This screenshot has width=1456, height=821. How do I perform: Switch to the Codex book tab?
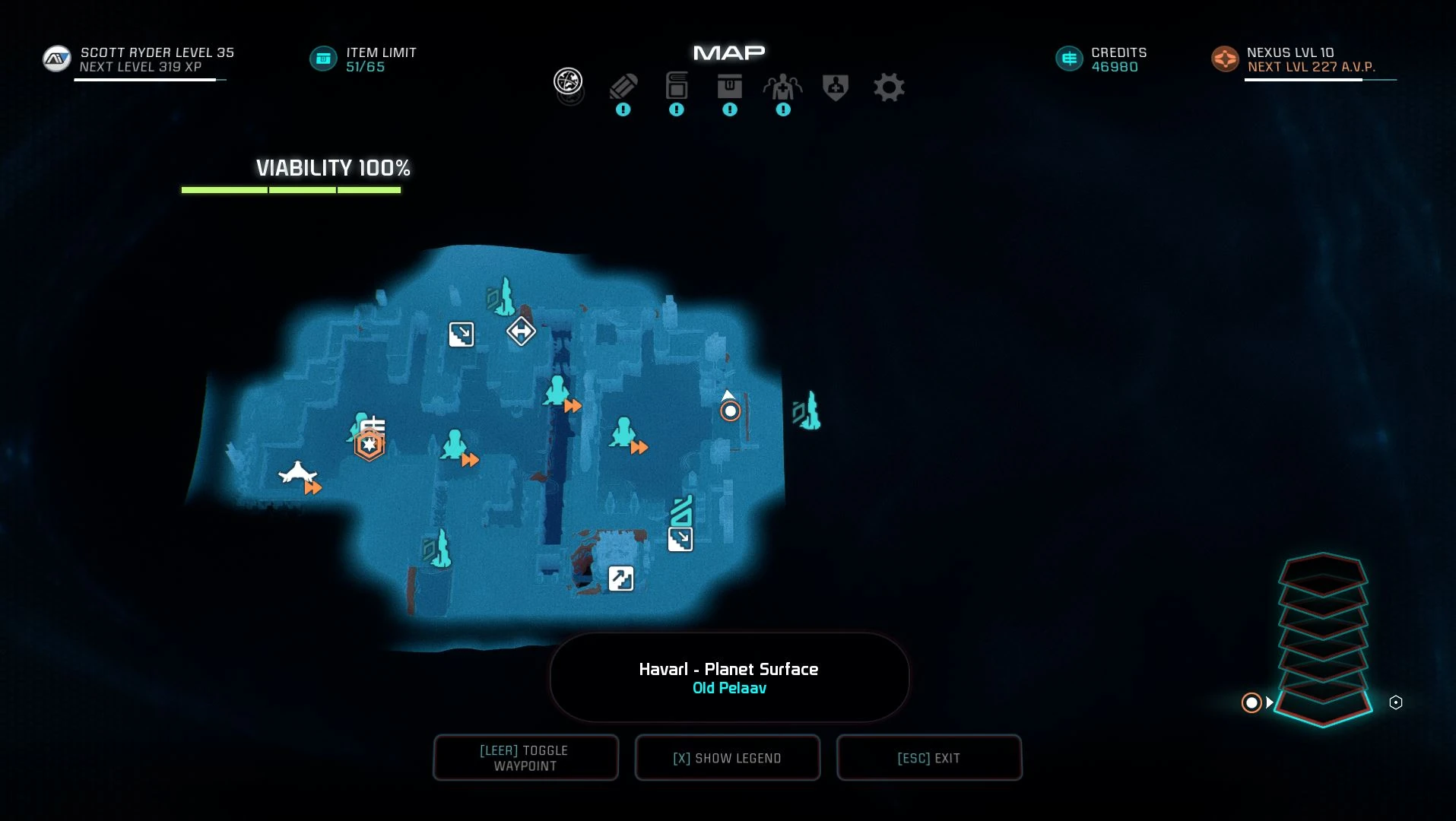pos(676,87)
